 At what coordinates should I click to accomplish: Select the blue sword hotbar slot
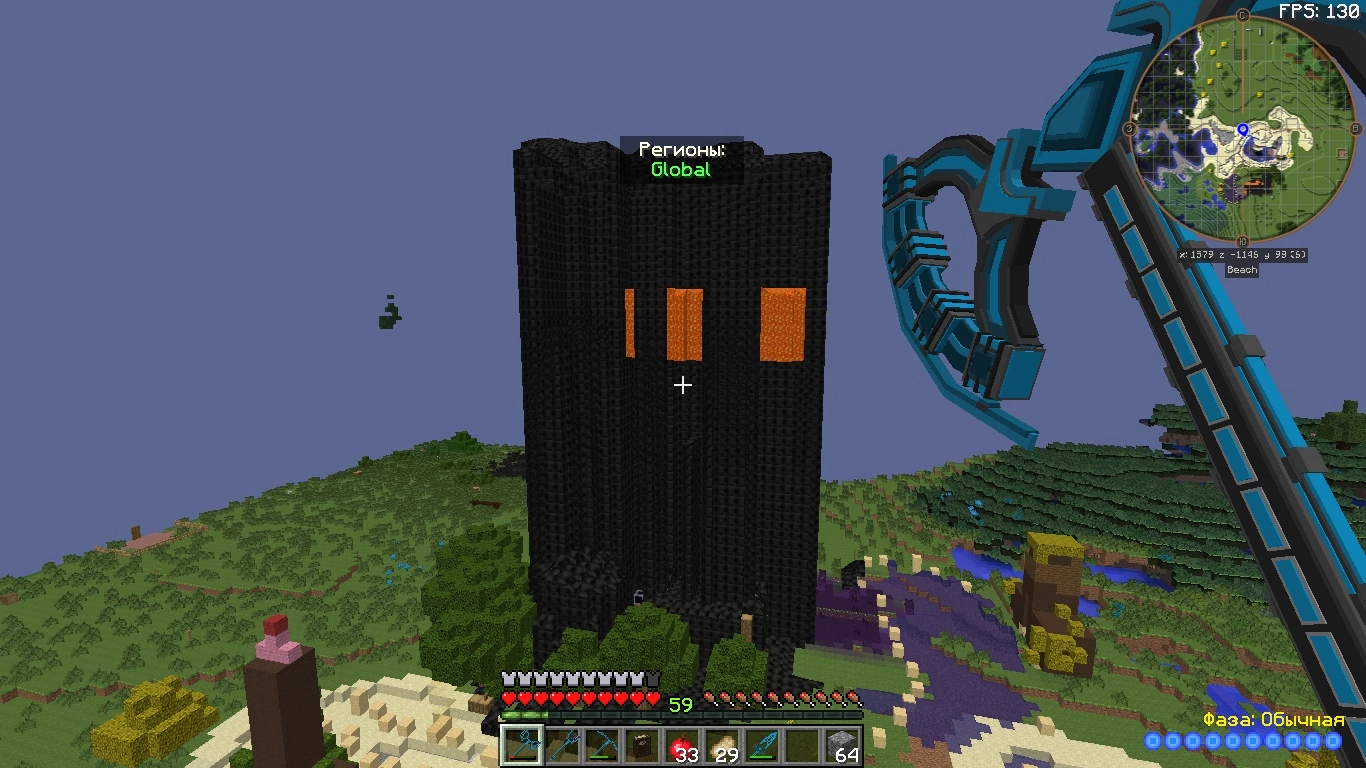[762, 745]
